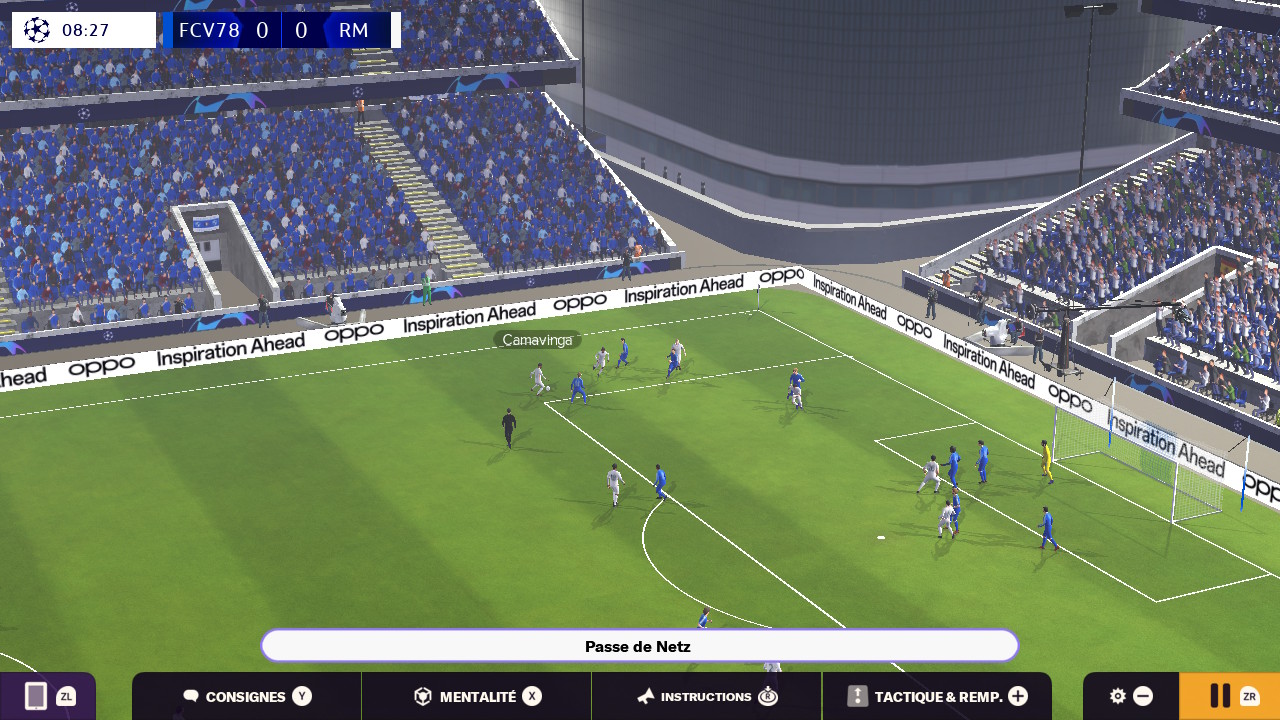Open match settings via the gear icon

pos(1119,696)
